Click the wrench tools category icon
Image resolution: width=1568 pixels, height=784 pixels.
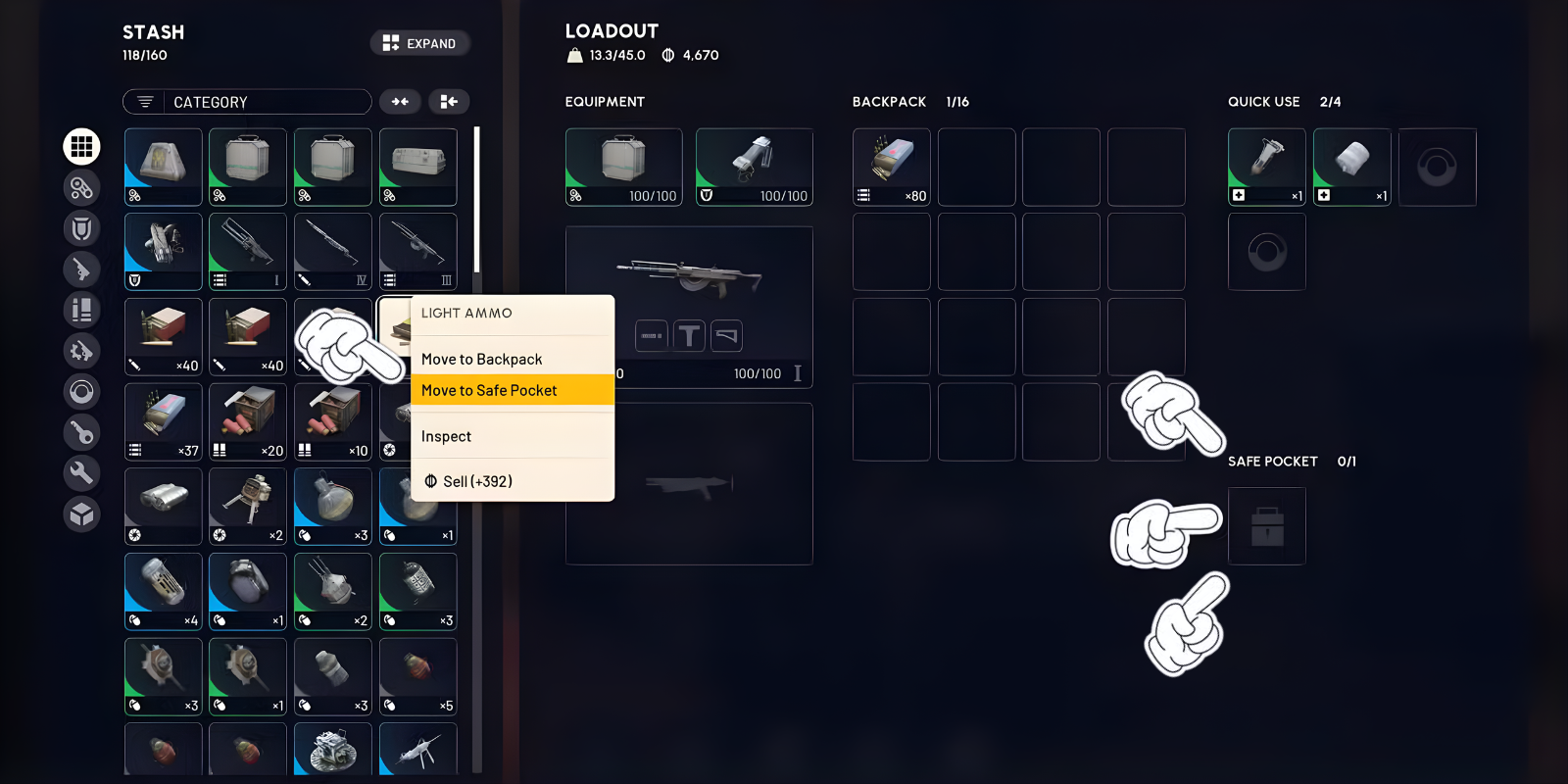click(x=82, y=473)
